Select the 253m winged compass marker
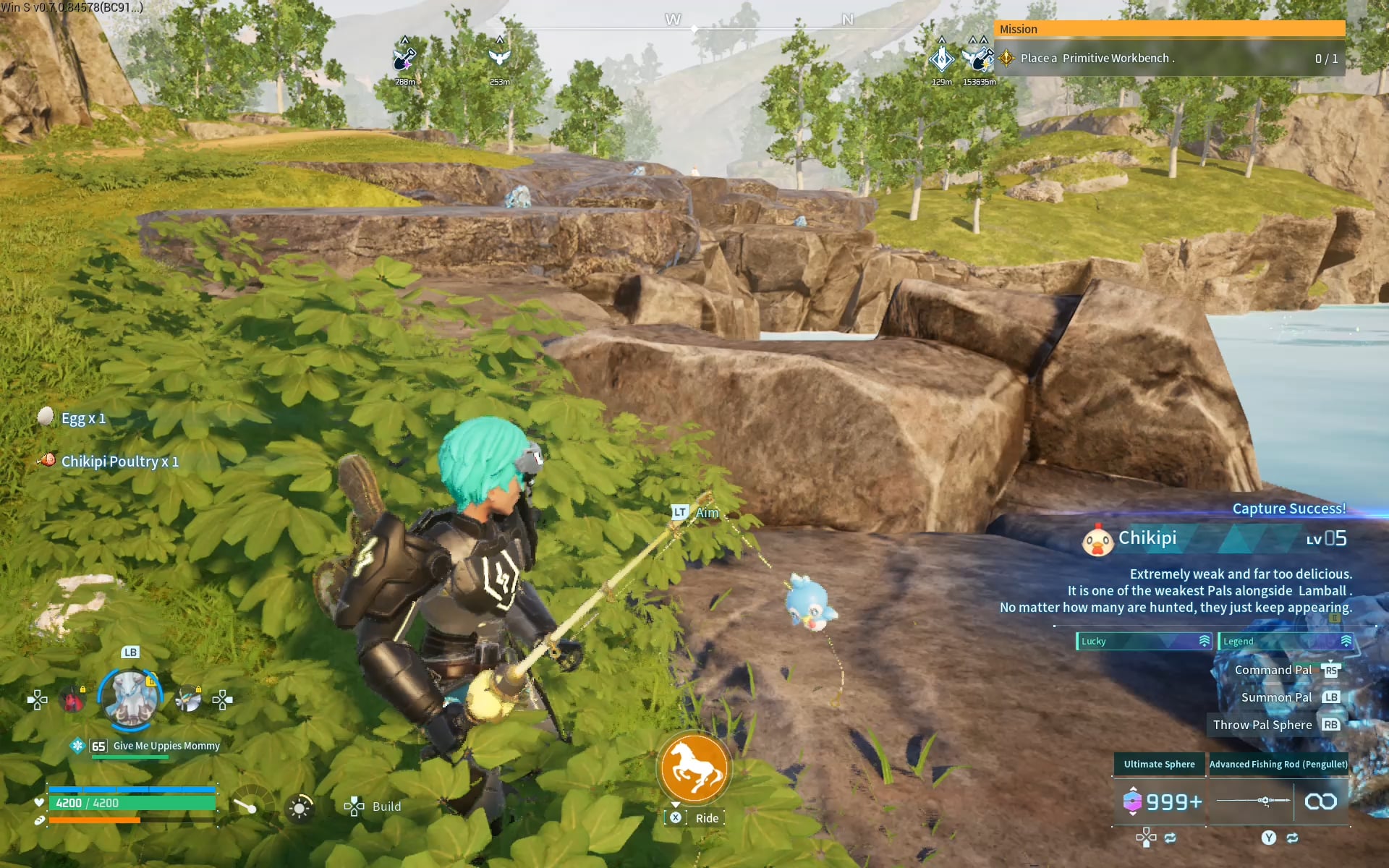This screenshot has width=1389, height=868. pos(499,58)
